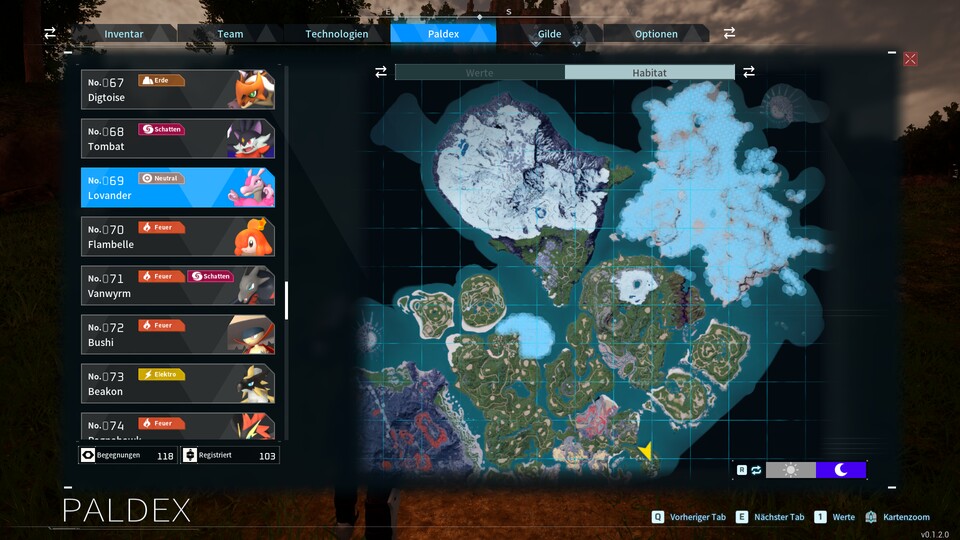Click the Paldex list scrollbar
The width and height of the screenshot is (960, 540).
pyautogui.click(x=286, y=300)
